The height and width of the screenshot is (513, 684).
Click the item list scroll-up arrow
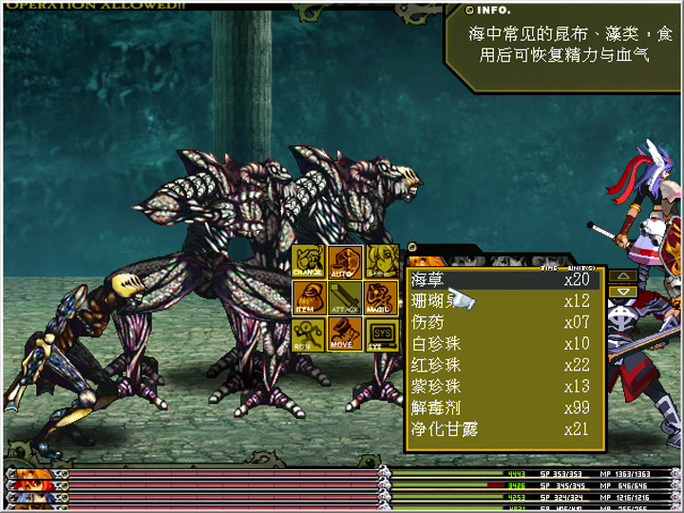[x=622, y=275]
